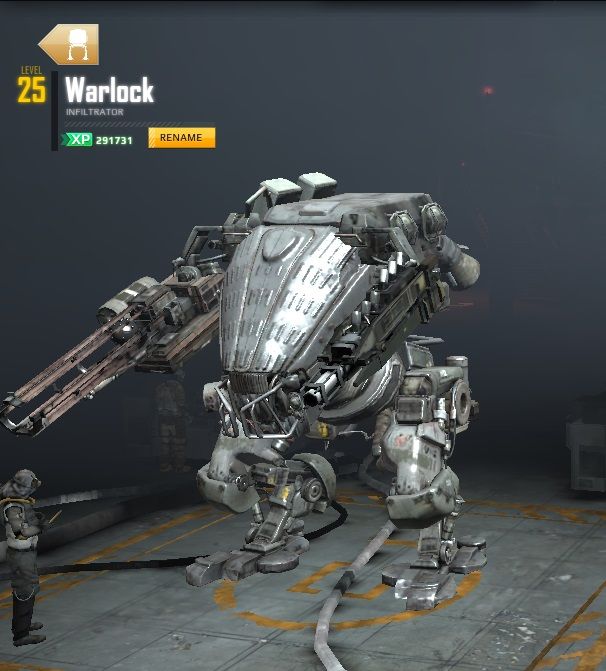The width and height of the screenshot is (606, 671).
Task: Go back using the gold mech arrow
Action: (x=68, y=45)
